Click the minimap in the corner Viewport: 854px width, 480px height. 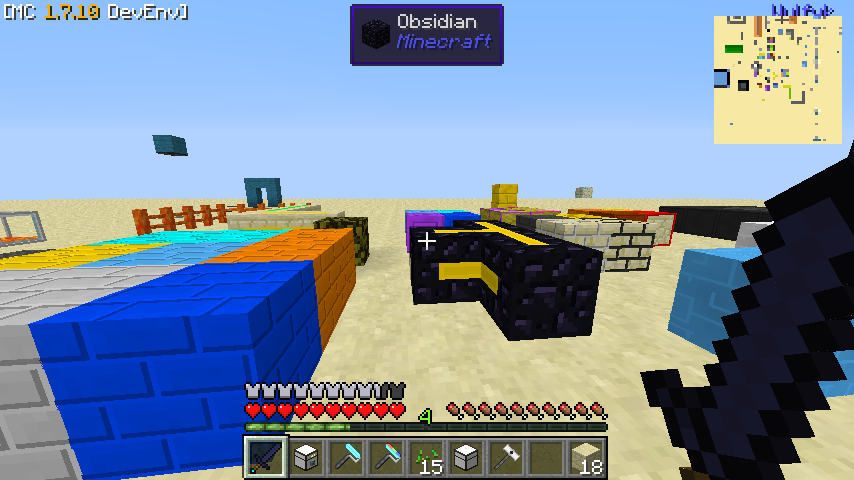[777, 79]
